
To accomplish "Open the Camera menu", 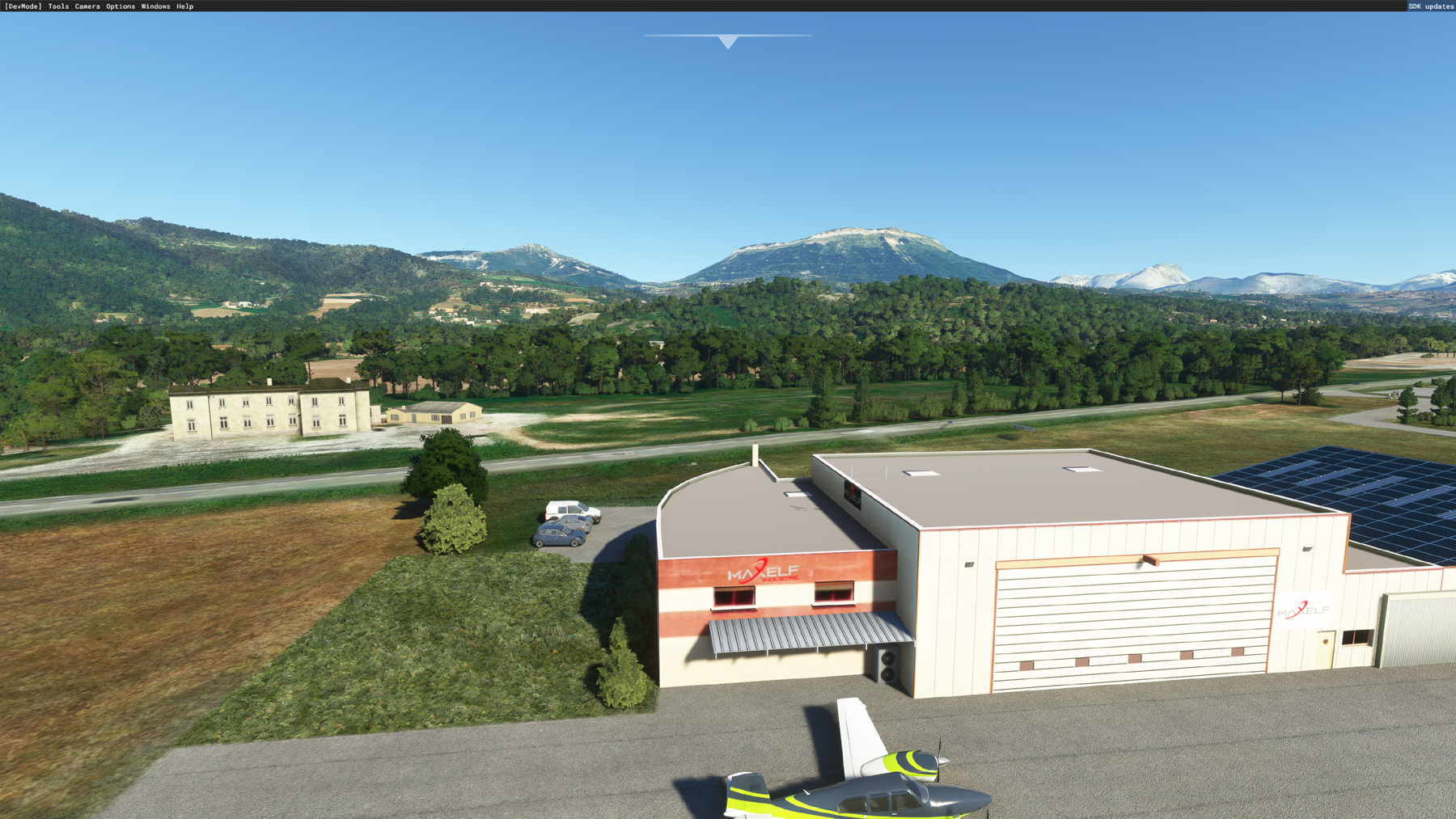I will click(x=87, y=6).
